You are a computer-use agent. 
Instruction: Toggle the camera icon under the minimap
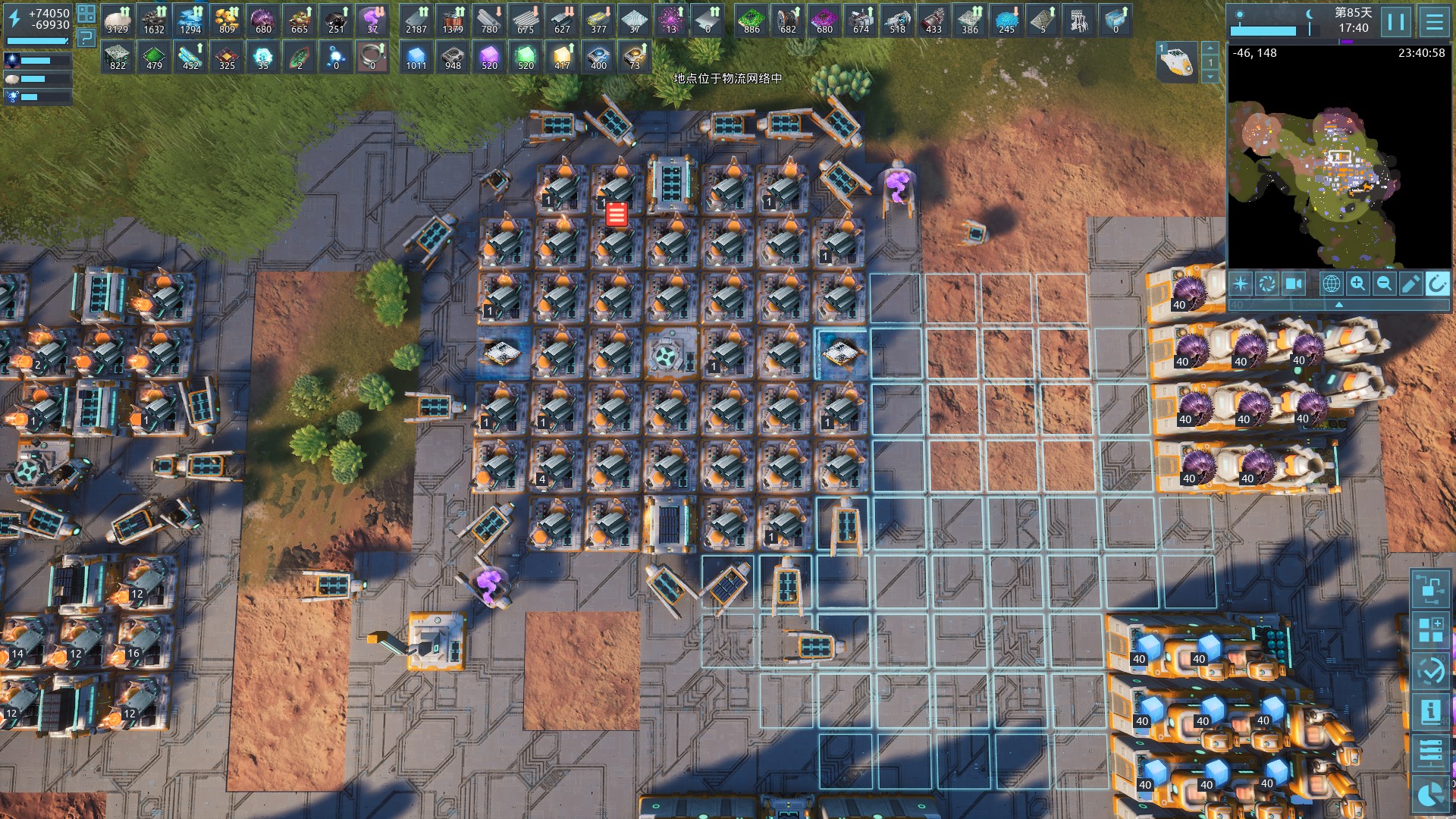(1293, 284)
